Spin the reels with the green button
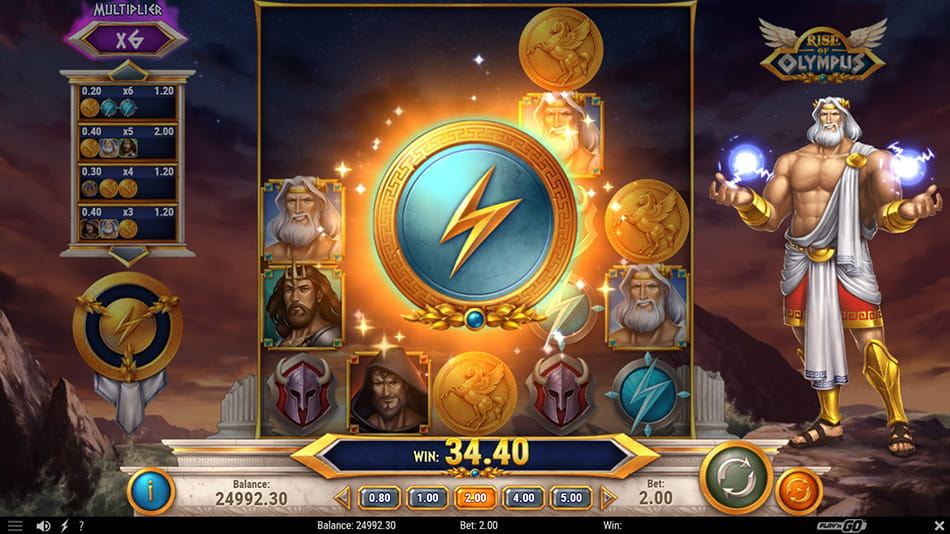This screenshot has height=534, width=950. point(736,478)
